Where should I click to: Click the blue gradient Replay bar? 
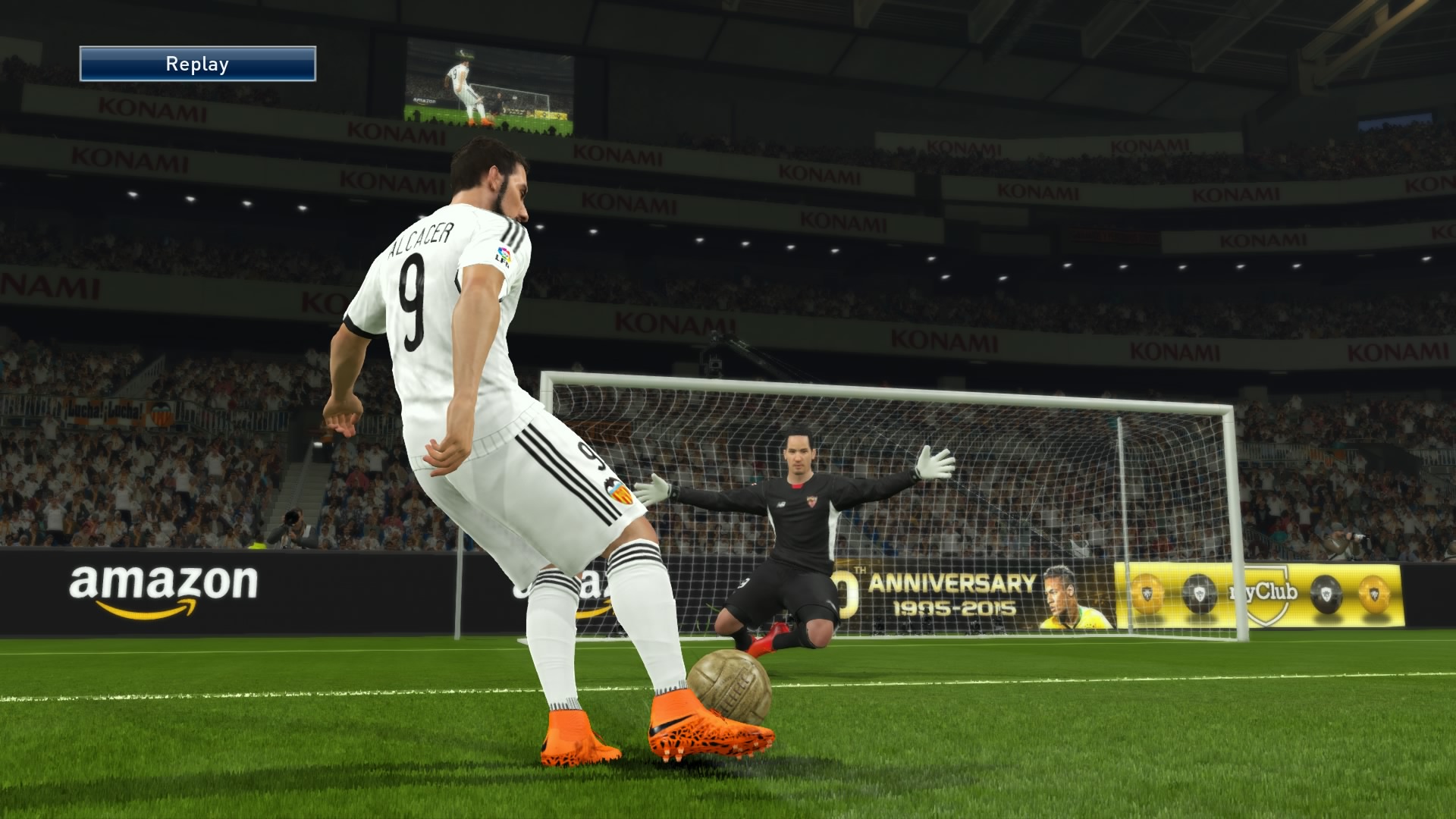click(197, 64)
